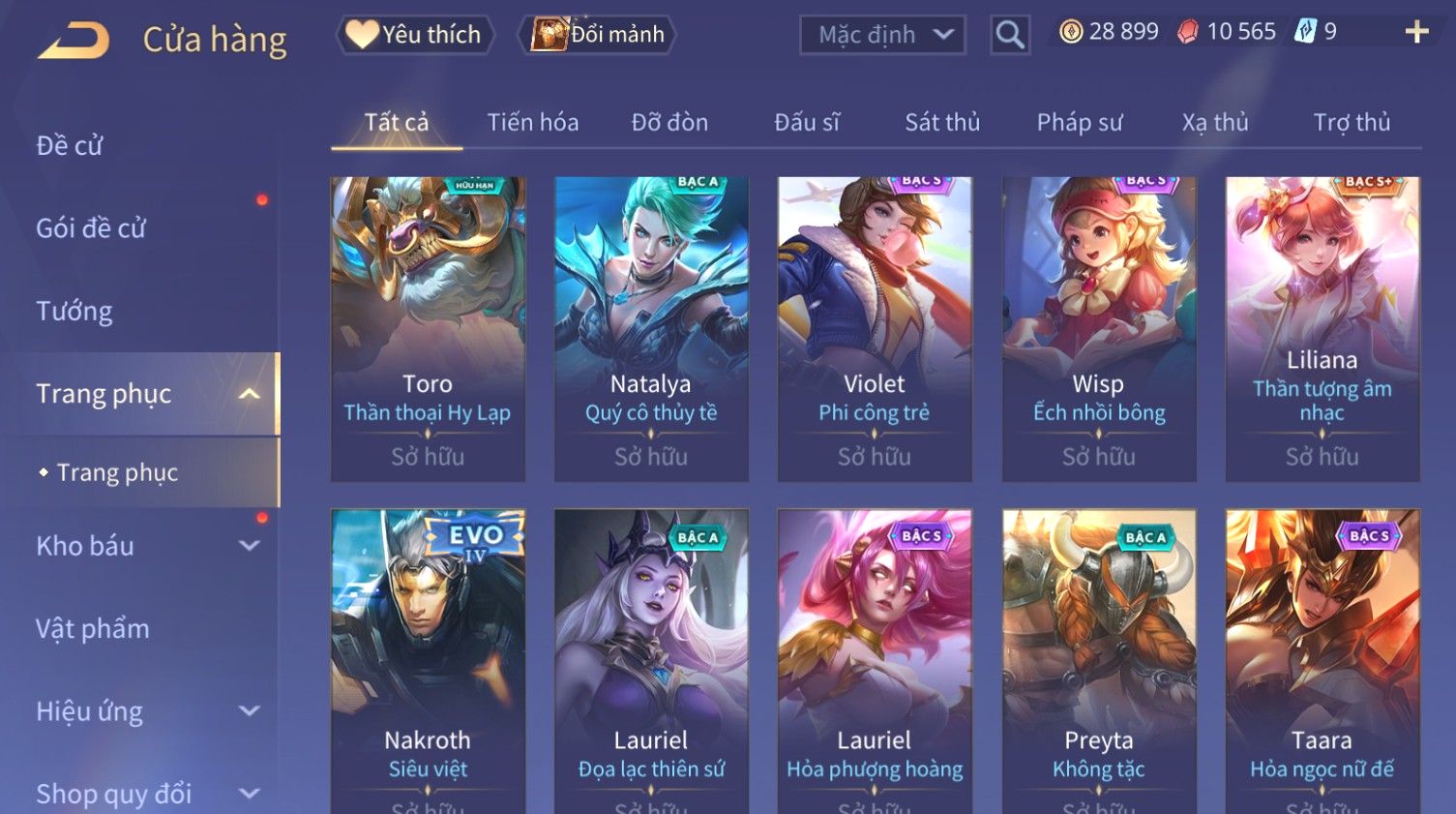Screen dimensions: 1456x814
Task: Click the magnifying glass search button
Action: click(x=1009, y=35)
